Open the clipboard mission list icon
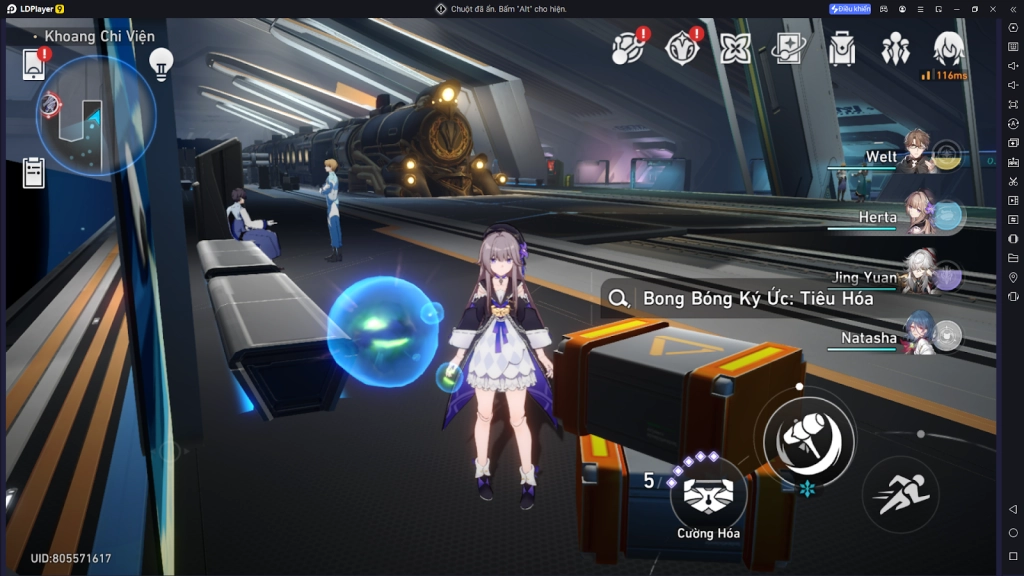Image resolution: width=1024 pixels, height=576 pixels. (34, 173)
